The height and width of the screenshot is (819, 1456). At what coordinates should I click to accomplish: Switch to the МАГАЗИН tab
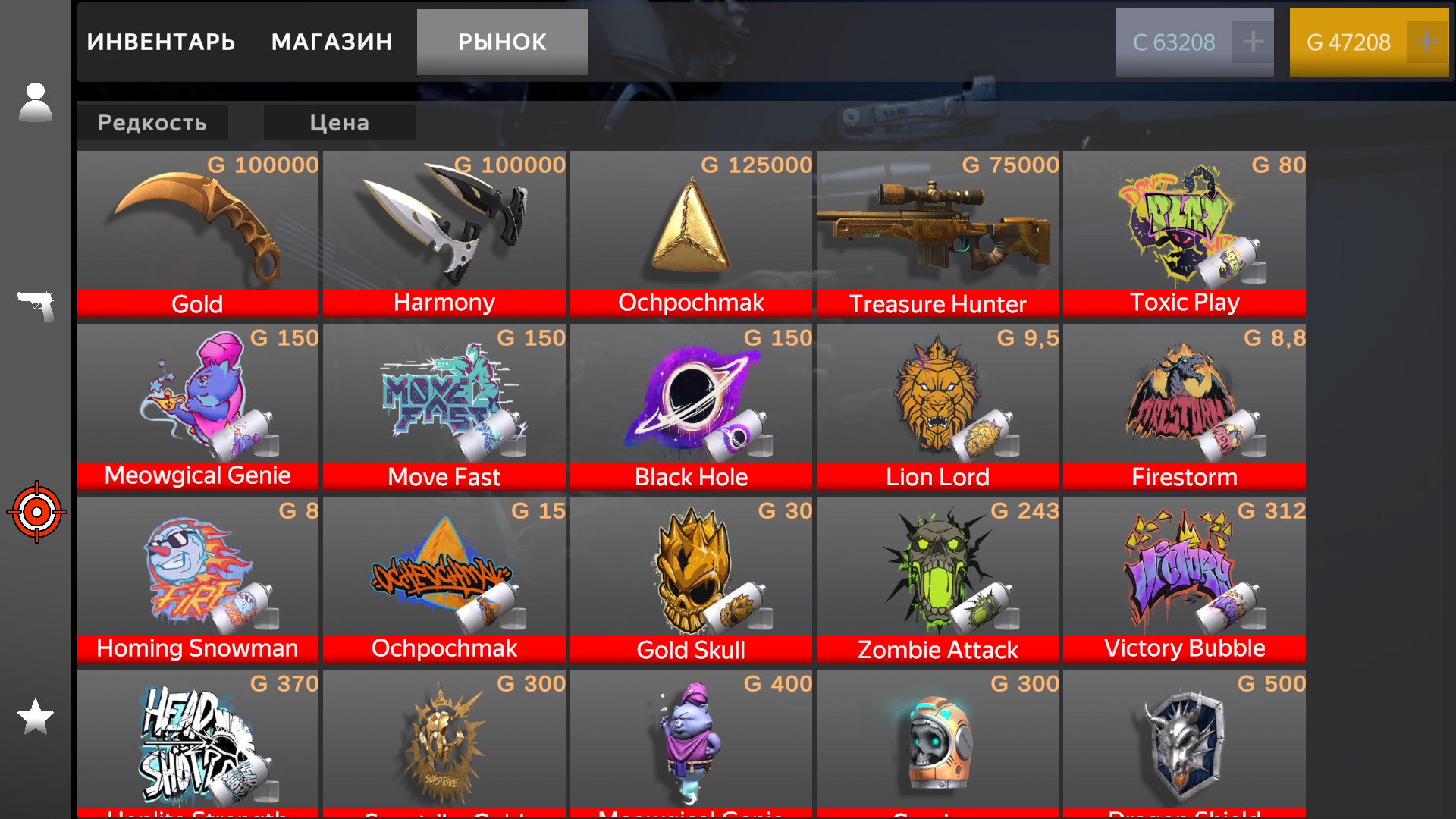pos(331,42)
